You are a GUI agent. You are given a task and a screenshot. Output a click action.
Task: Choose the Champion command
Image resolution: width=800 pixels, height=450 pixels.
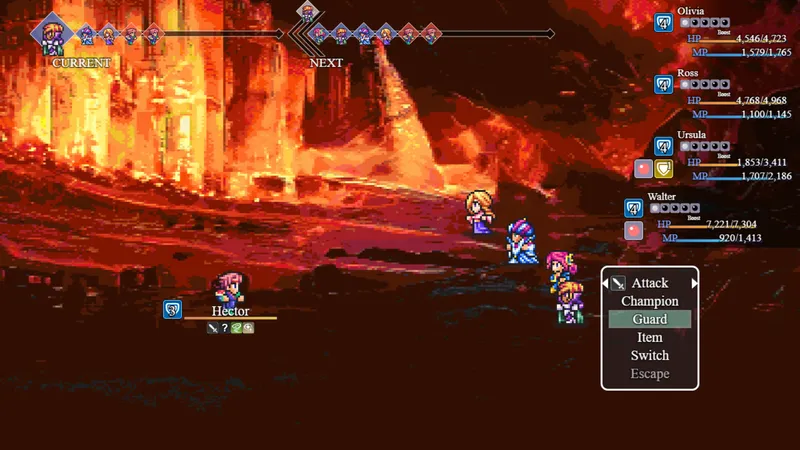coord(649,301)
